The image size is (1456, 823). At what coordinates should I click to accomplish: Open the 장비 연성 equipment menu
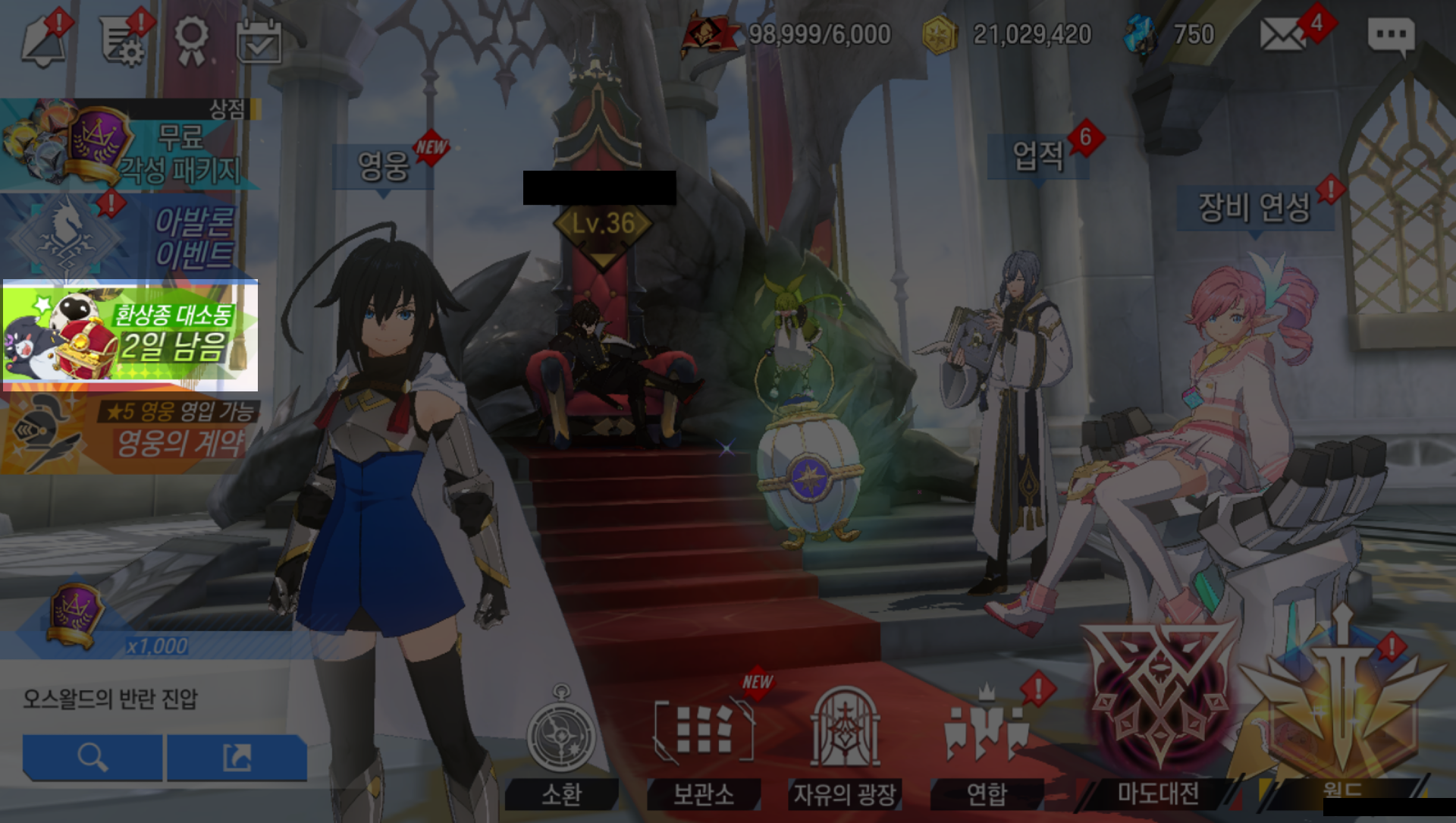point(1254,207)
